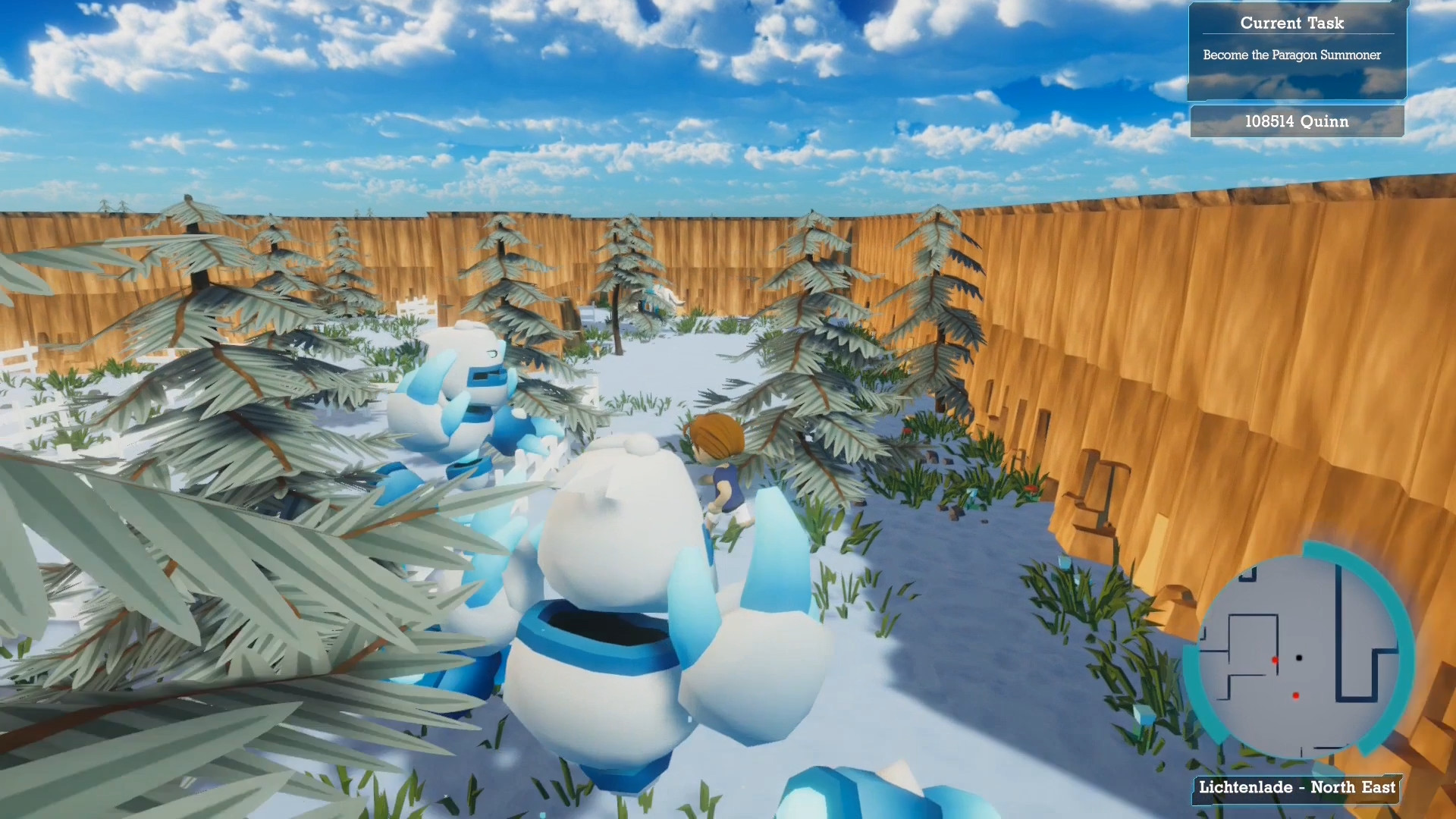Open the Current Task header

click(x=1291, y=24)
